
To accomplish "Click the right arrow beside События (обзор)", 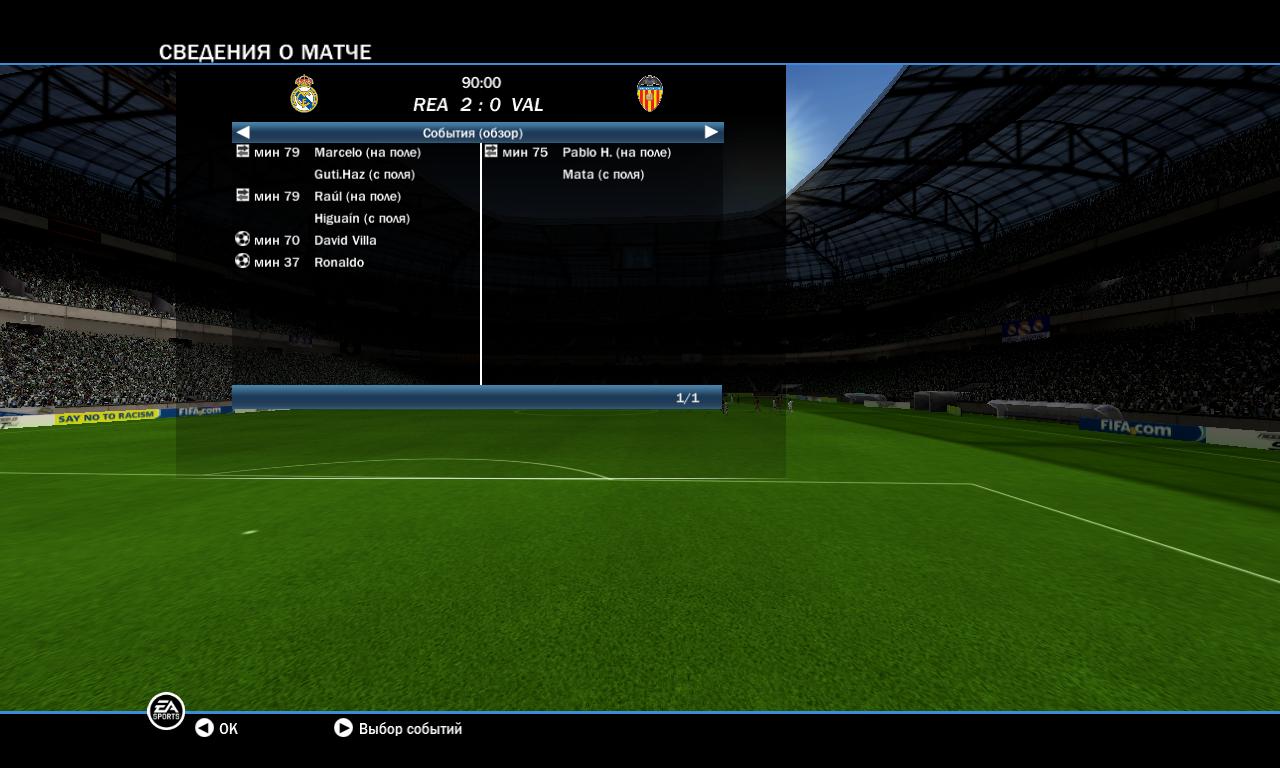I will [711, 132].
